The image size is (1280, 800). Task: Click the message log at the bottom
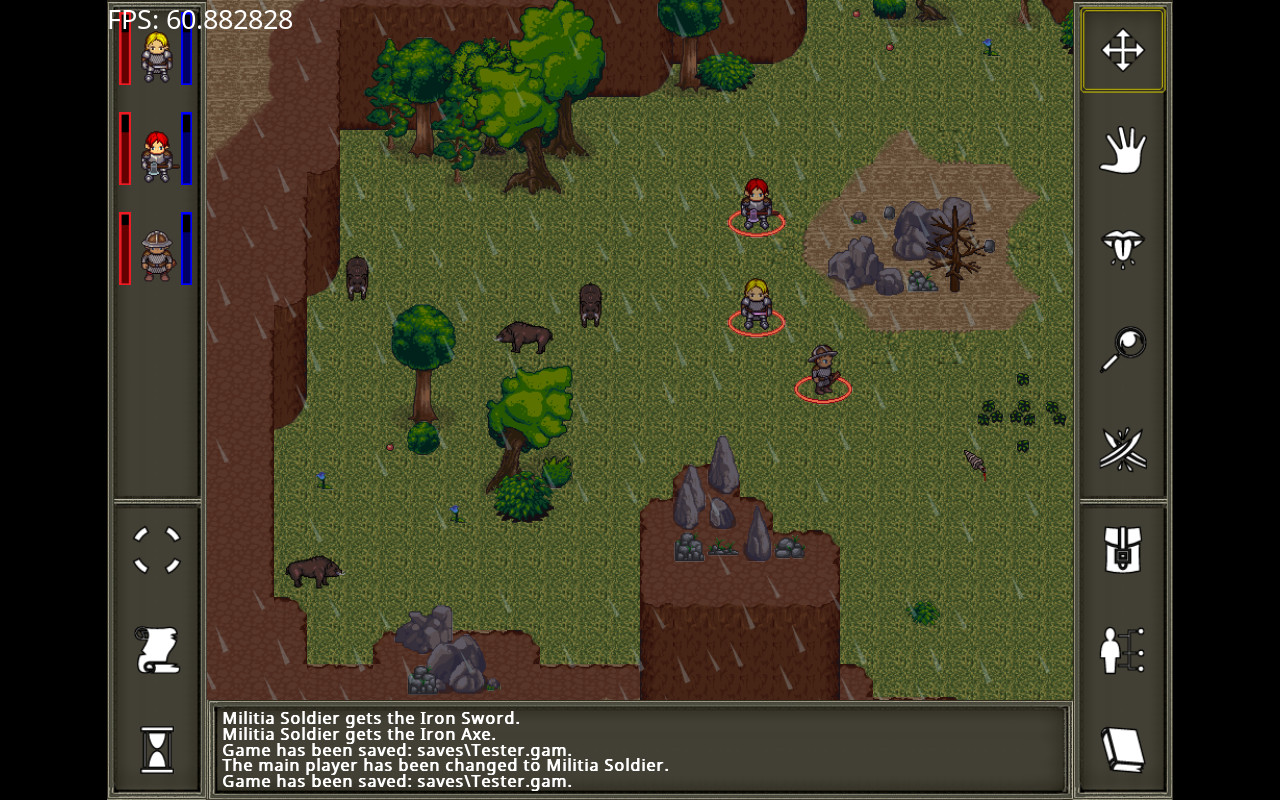pyautogui.click(x=640, y=750)
